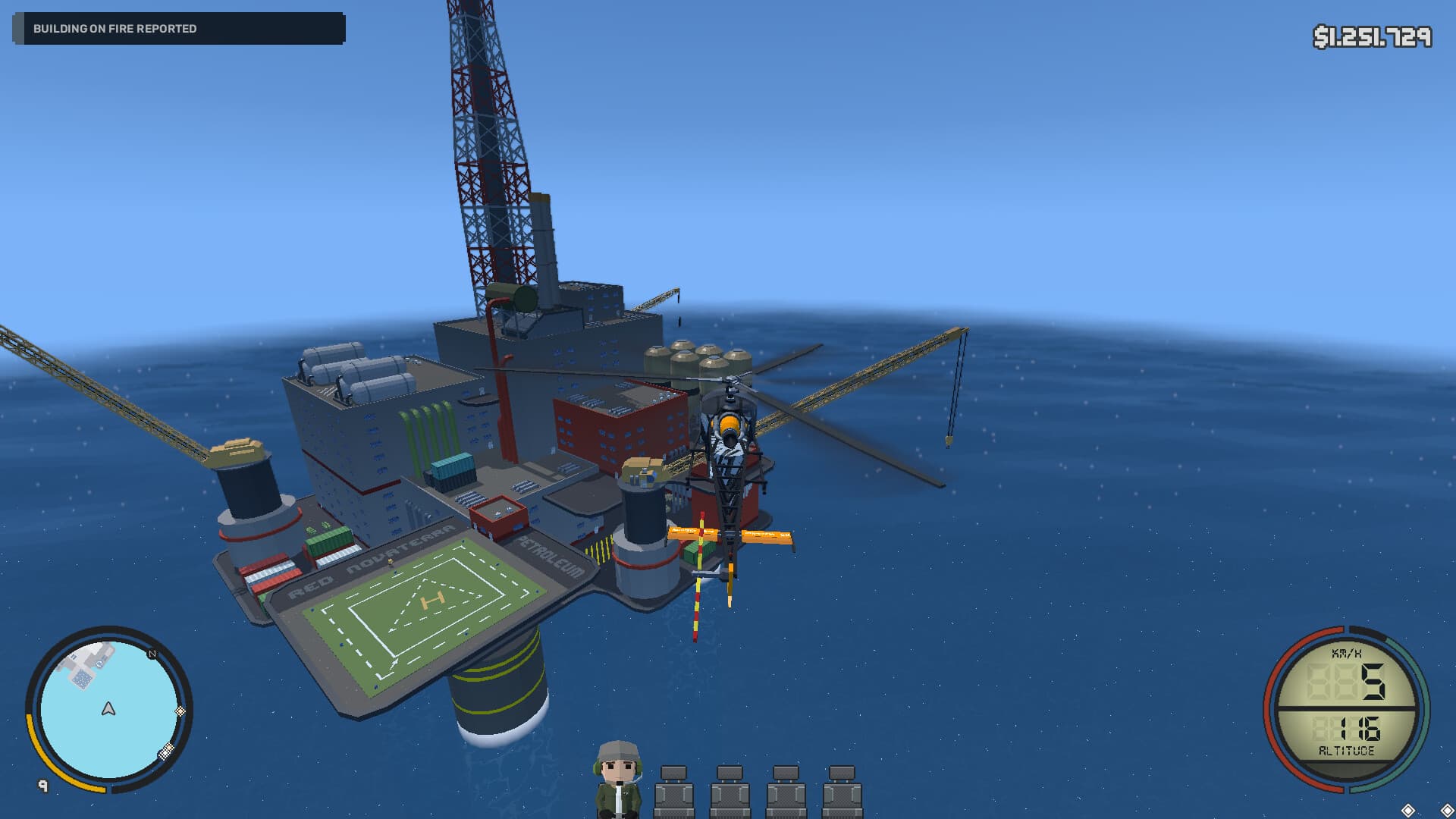Toggle the diamond marker on the minimap's lower edge
Screen dimensions: 1456x819
(166, 752)
